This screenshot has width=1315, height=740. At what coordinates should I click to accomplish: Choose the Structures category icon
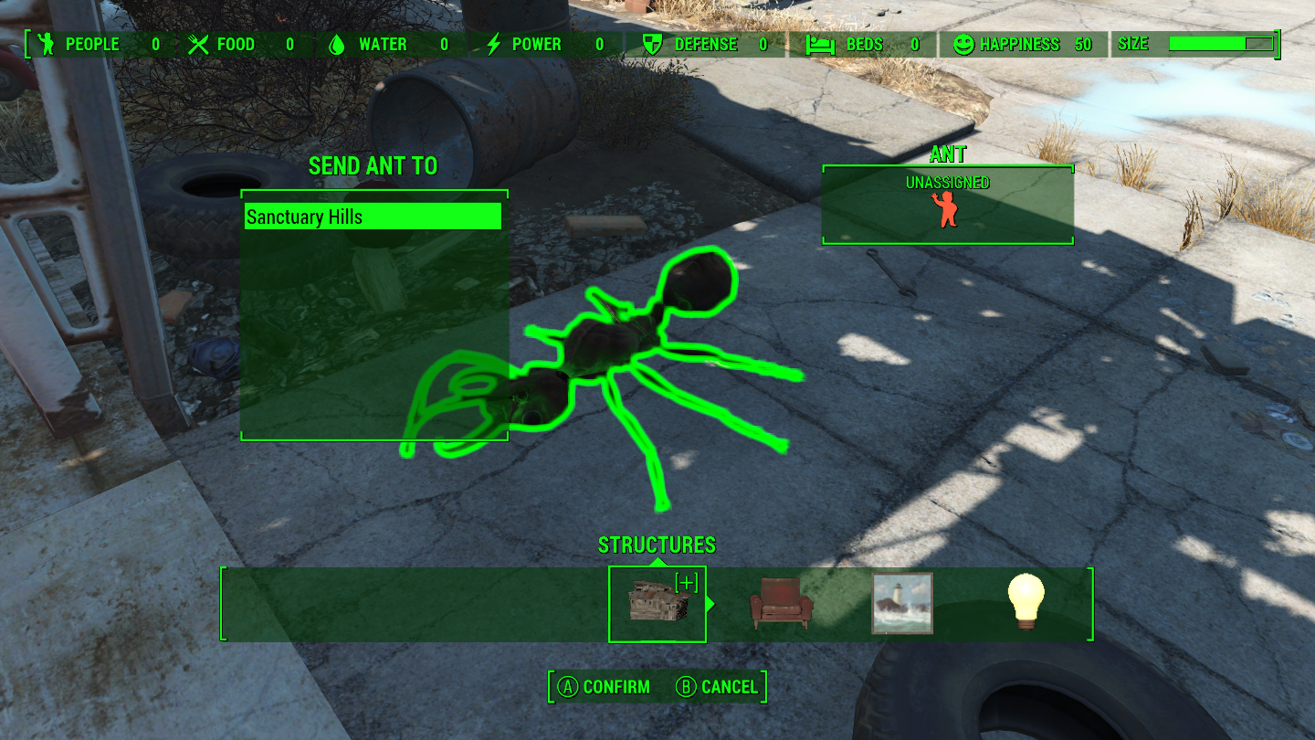coord(657,603)
